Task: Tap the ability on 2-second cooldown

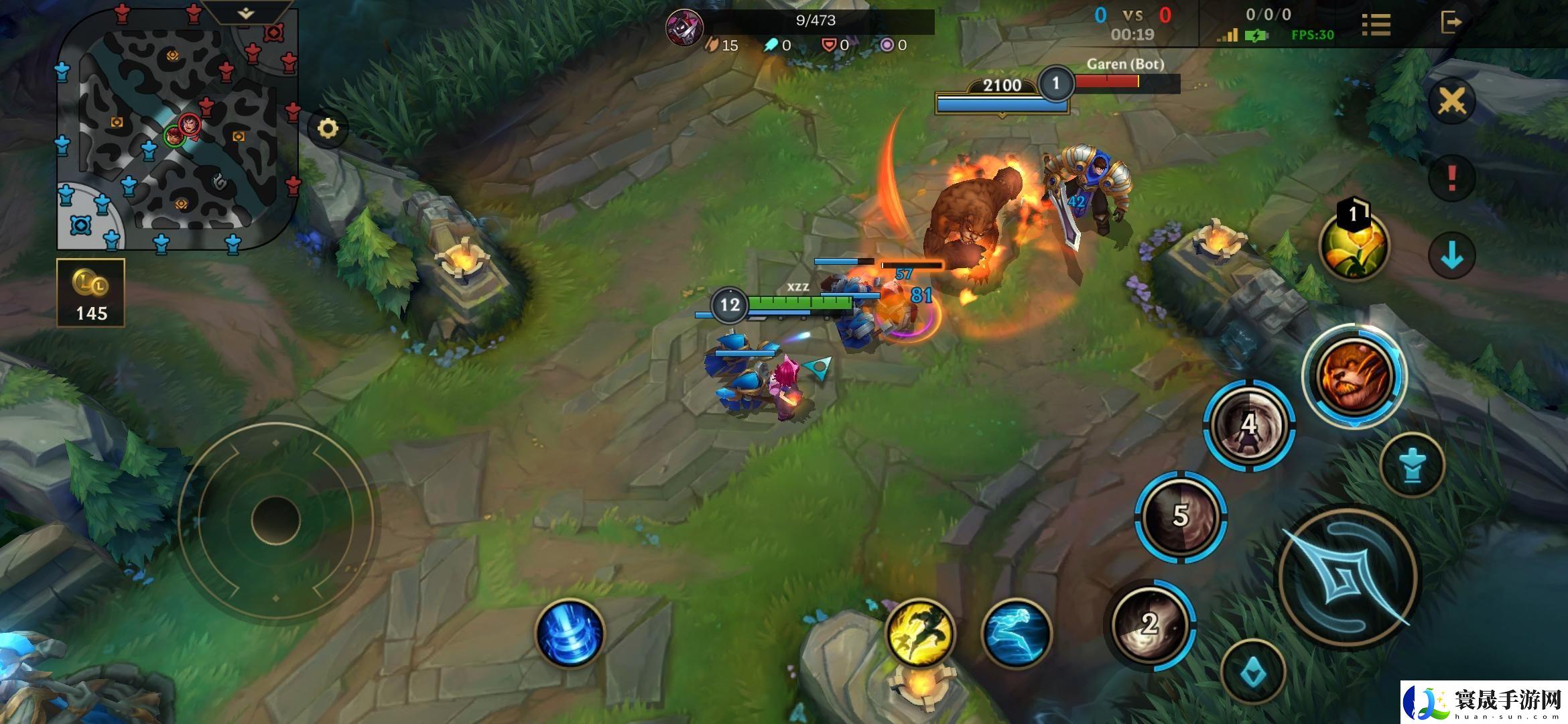Action: pos(1150,624)
